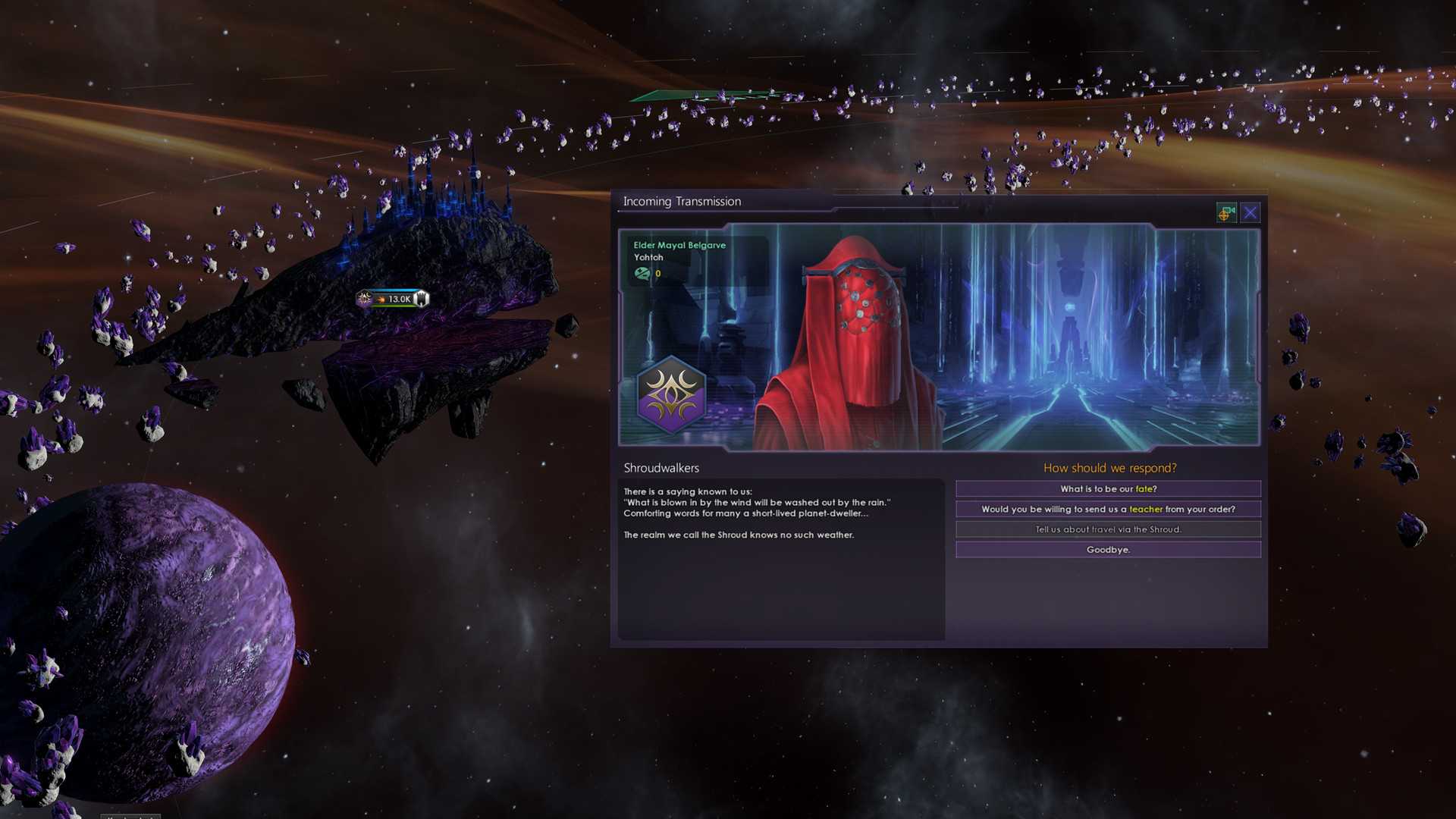Image resolution: width=1456 pixels, height=819 pixels.
Task: Click the opinion speech-bubble icon showing 0
Action: tap(642, 274)
